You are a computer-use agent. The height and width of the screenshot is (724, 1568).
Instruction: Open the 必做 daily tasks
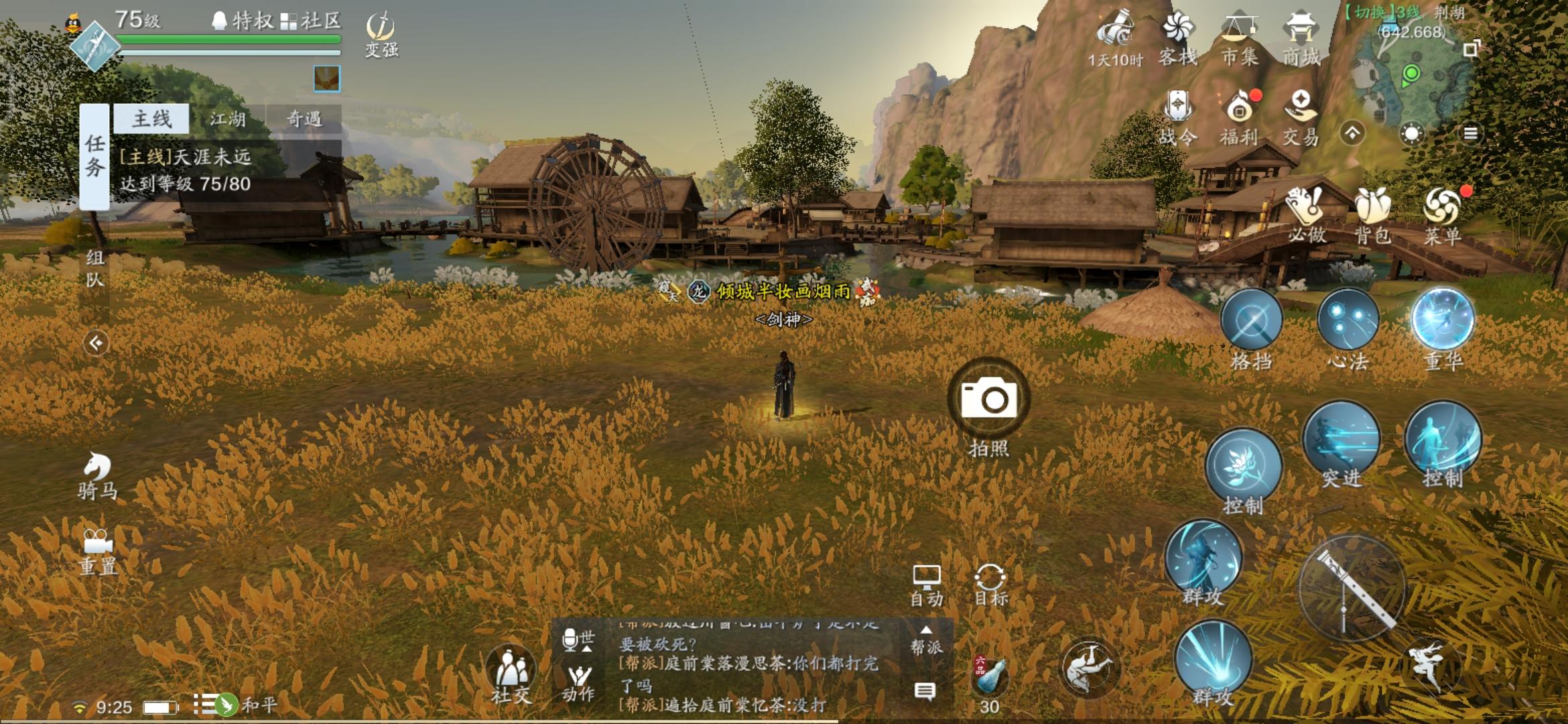click(1305, 215)
